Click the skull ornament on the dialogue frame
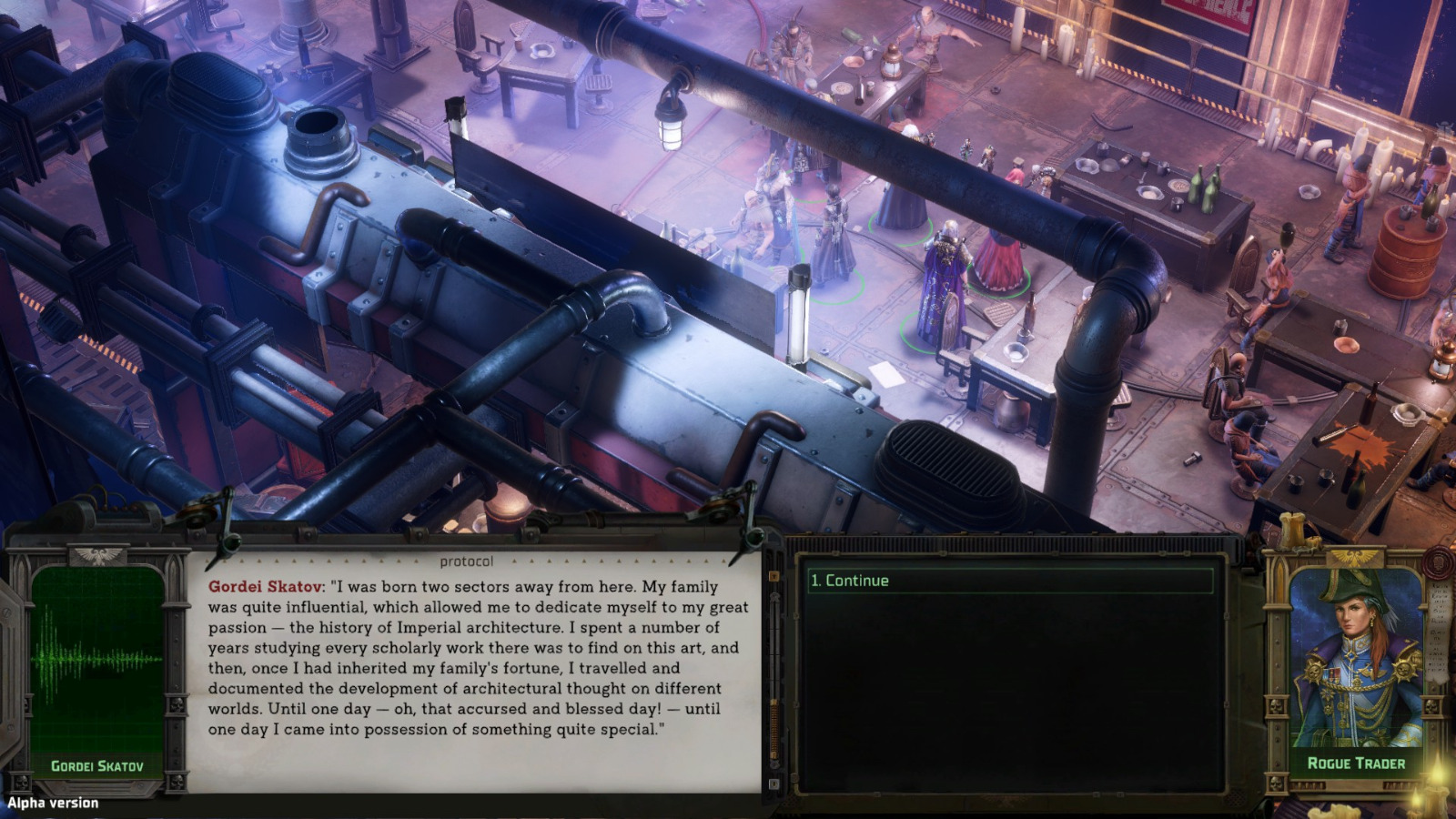 coord(176,703)
